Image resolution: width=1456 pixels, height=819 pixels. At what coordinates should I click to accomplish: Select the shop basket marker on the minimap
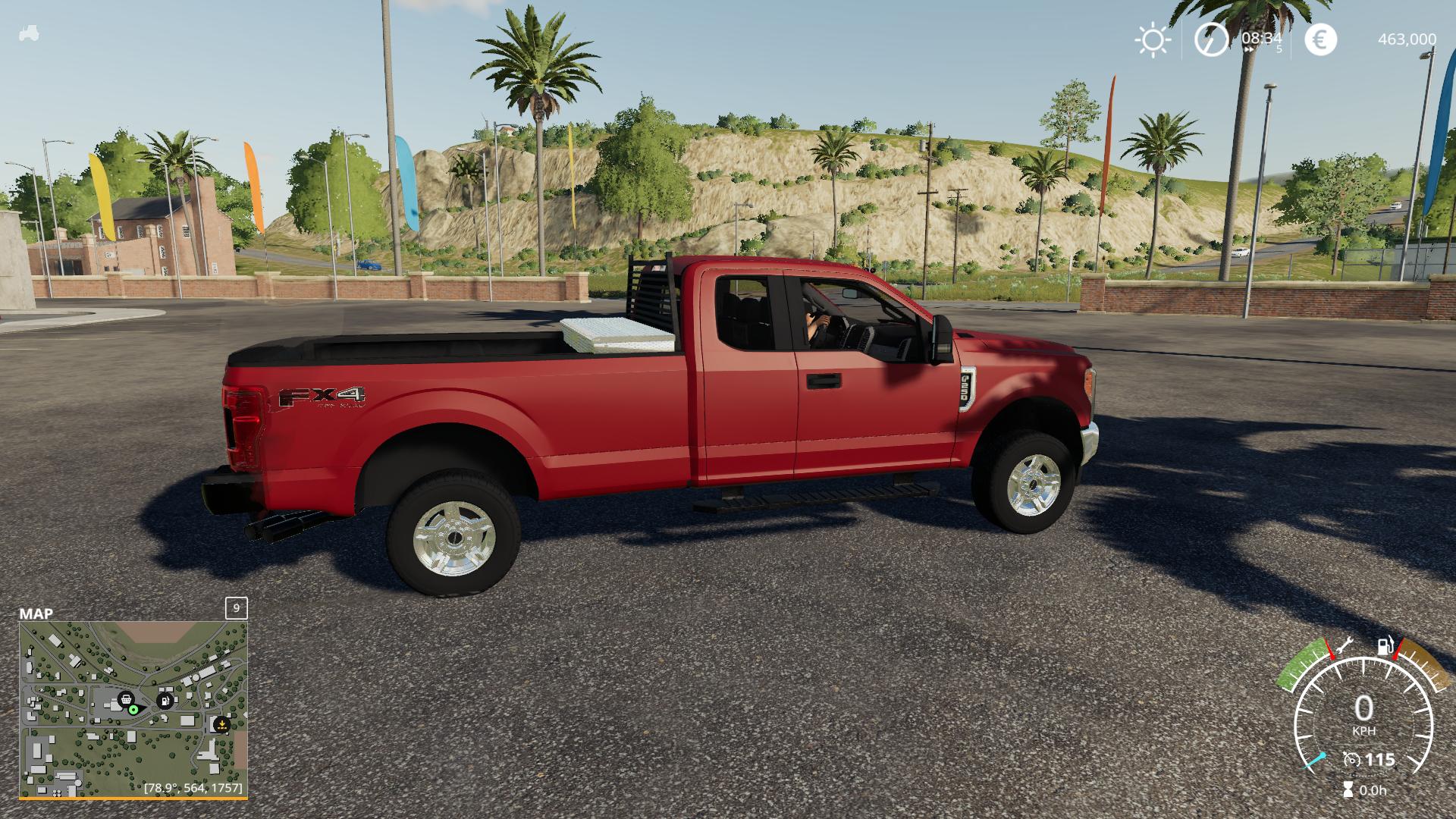tap(126, 699)
